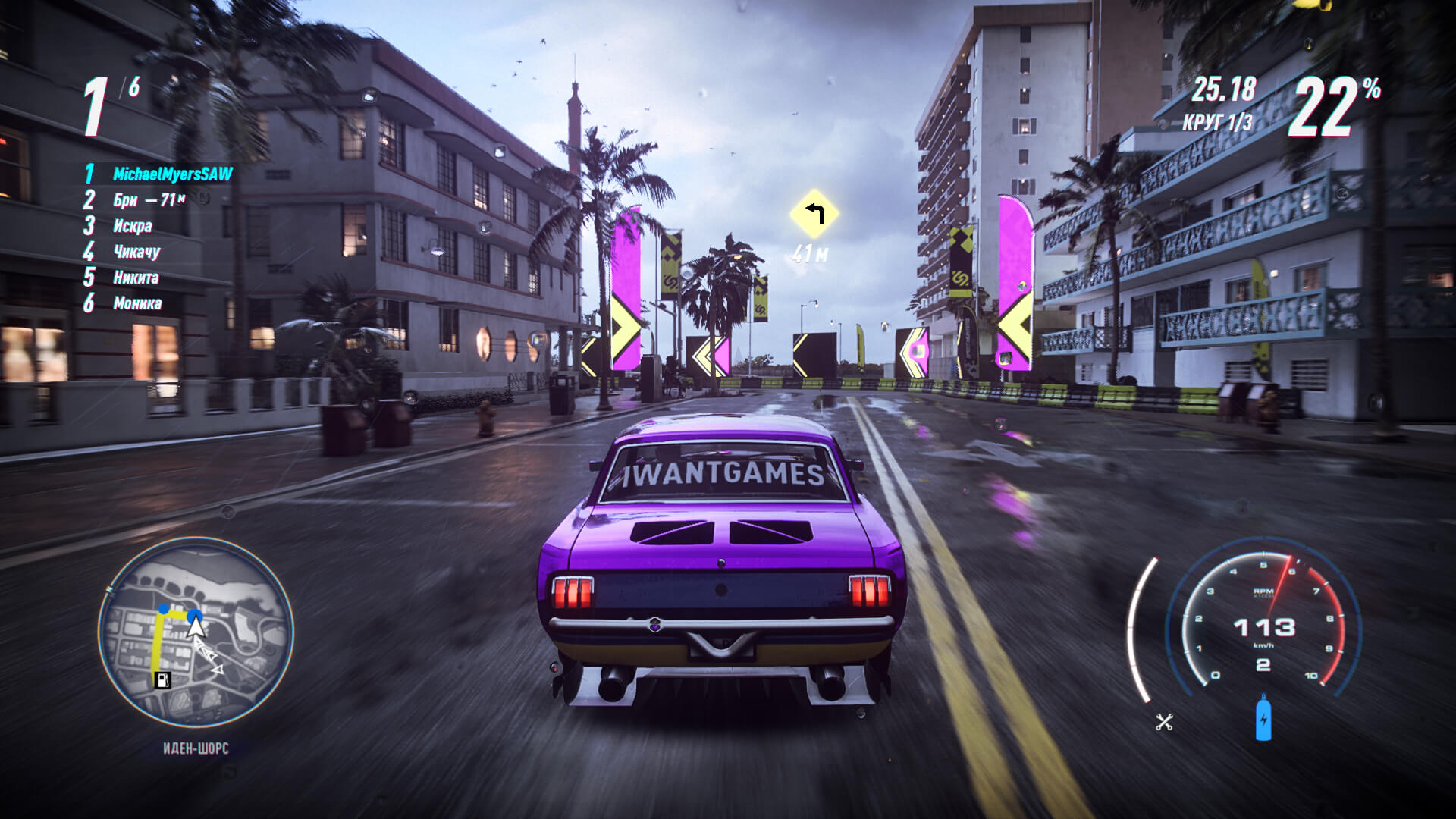
Task: Click racer Моника at leaderboard position 6
Action: [138, 303]
